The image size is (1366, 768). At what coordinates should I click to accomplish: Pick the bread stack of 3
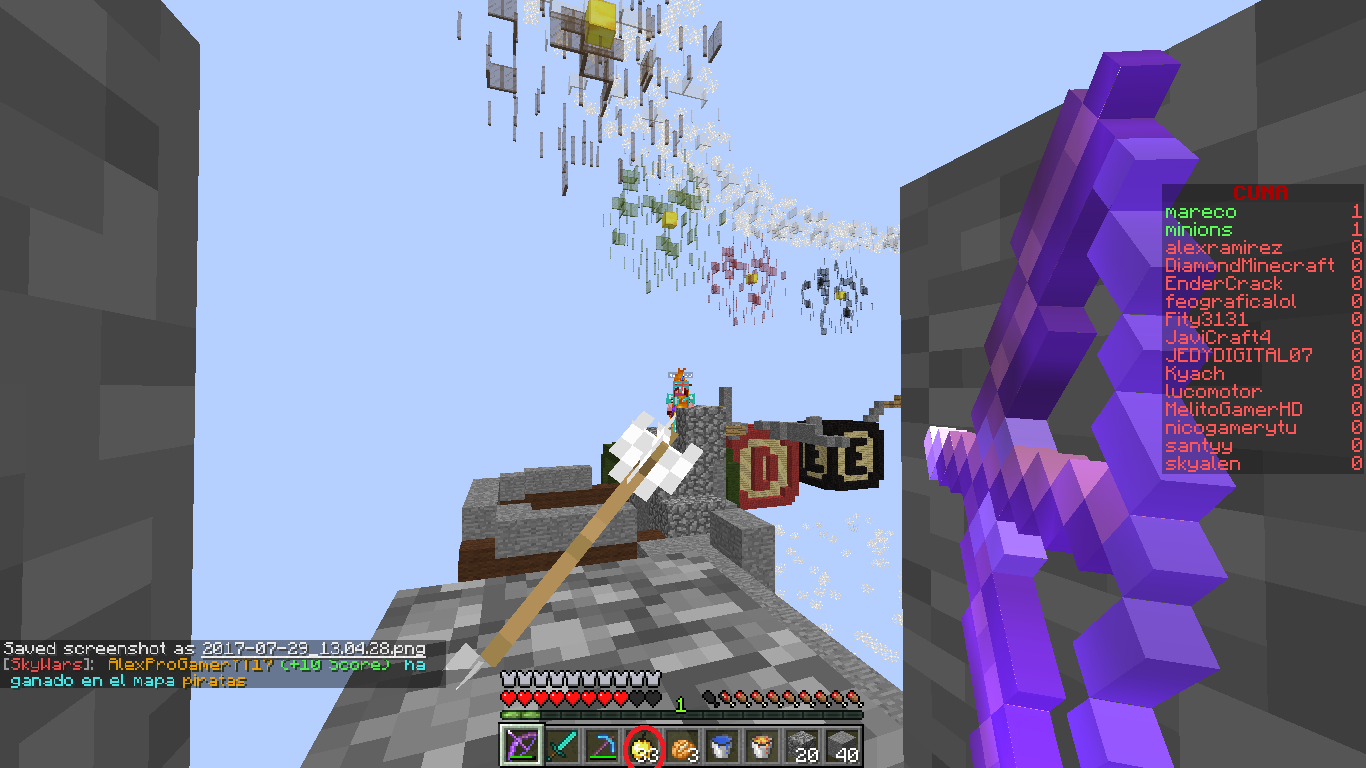pos(682,746)
